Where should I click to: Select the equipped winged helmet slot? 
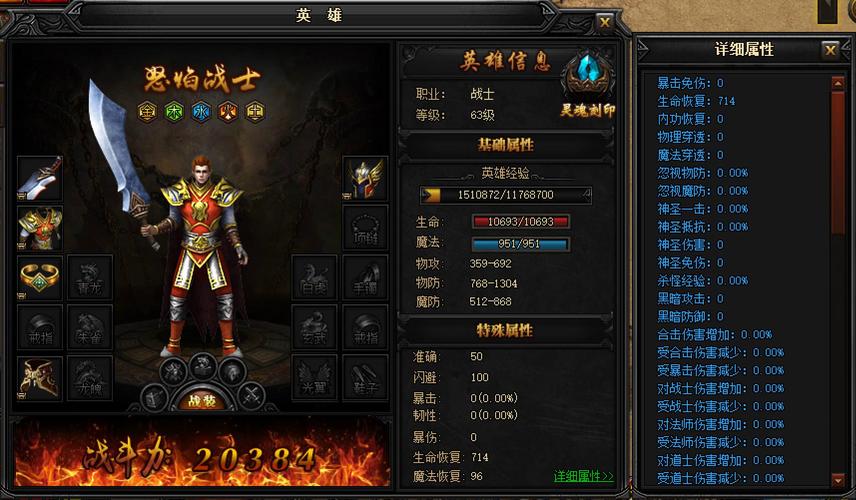point(365,179)
